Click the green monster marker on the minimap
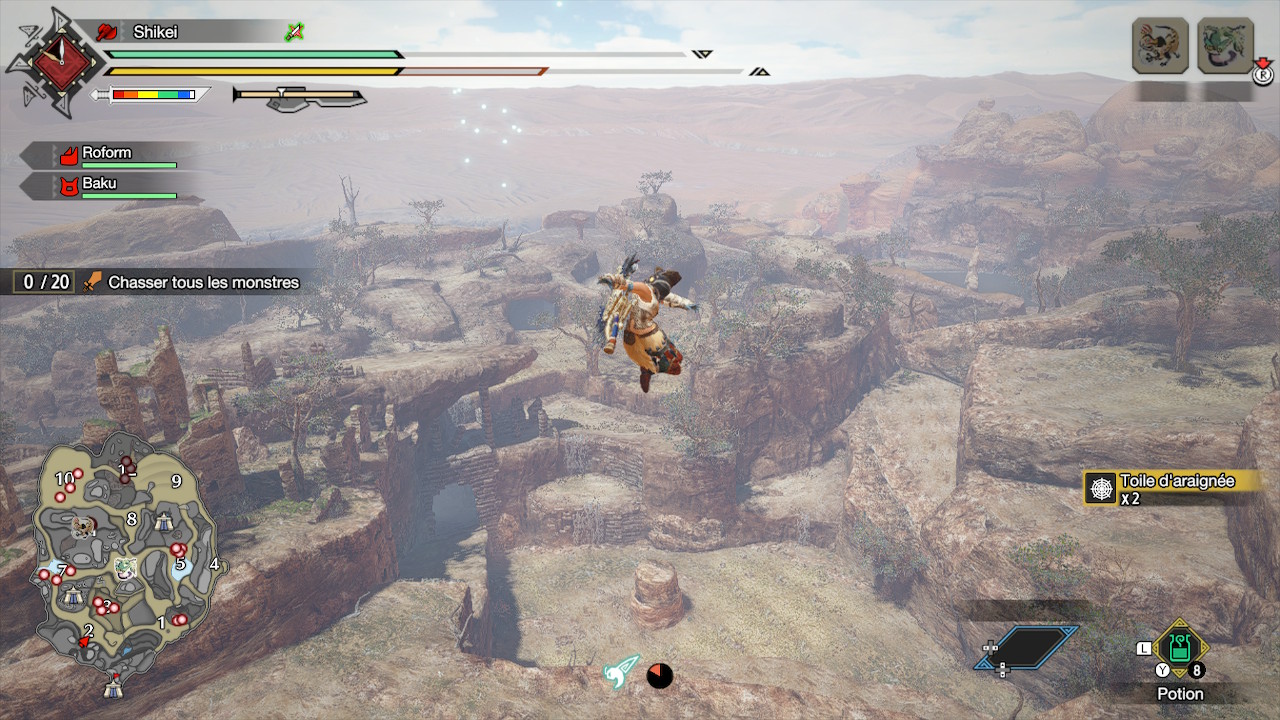 (125, 567)
